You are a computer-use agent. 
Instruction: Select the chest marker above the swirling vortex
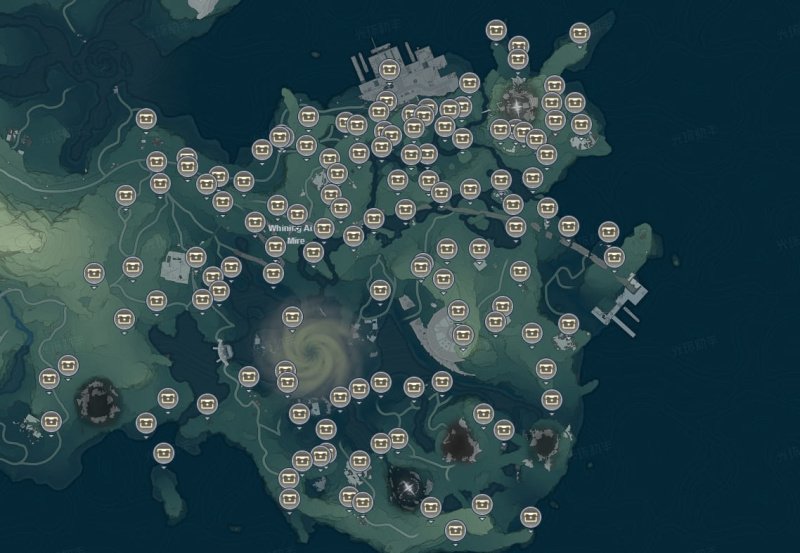[292, 317]
